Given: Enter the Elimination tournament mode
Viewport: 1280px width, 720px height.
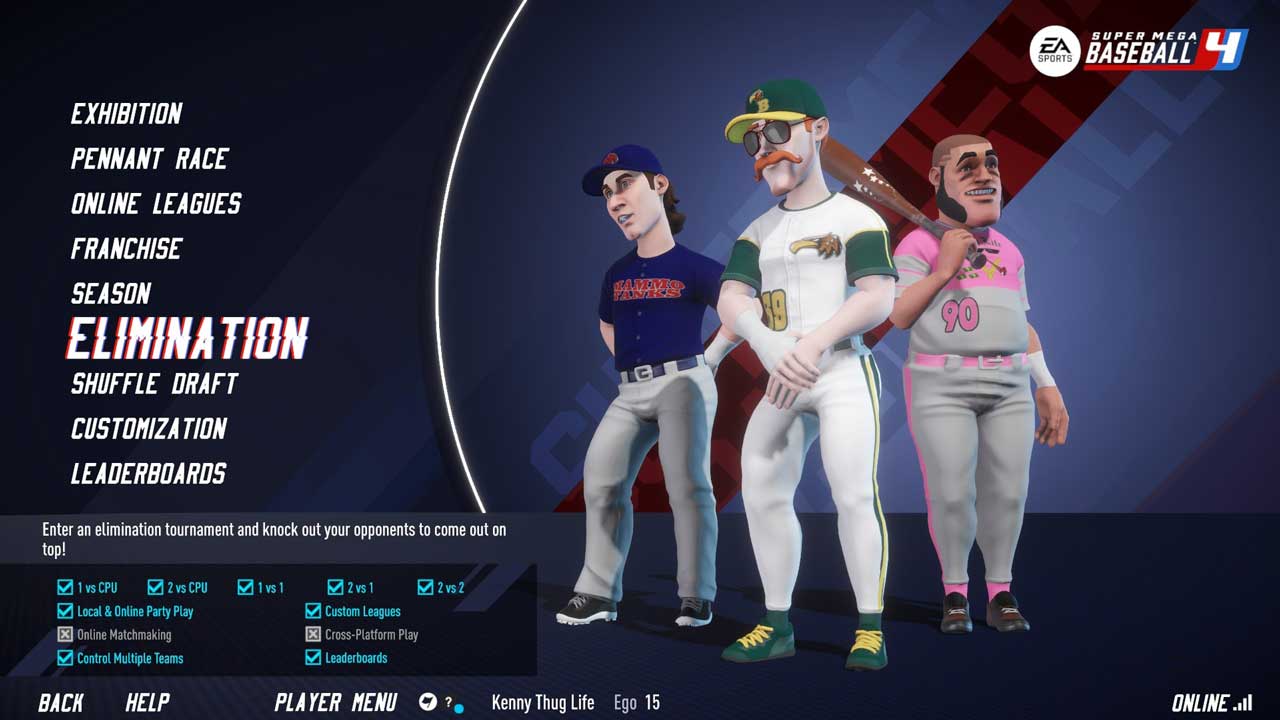Looking at the screenshot, I should (x=187, y=339).
